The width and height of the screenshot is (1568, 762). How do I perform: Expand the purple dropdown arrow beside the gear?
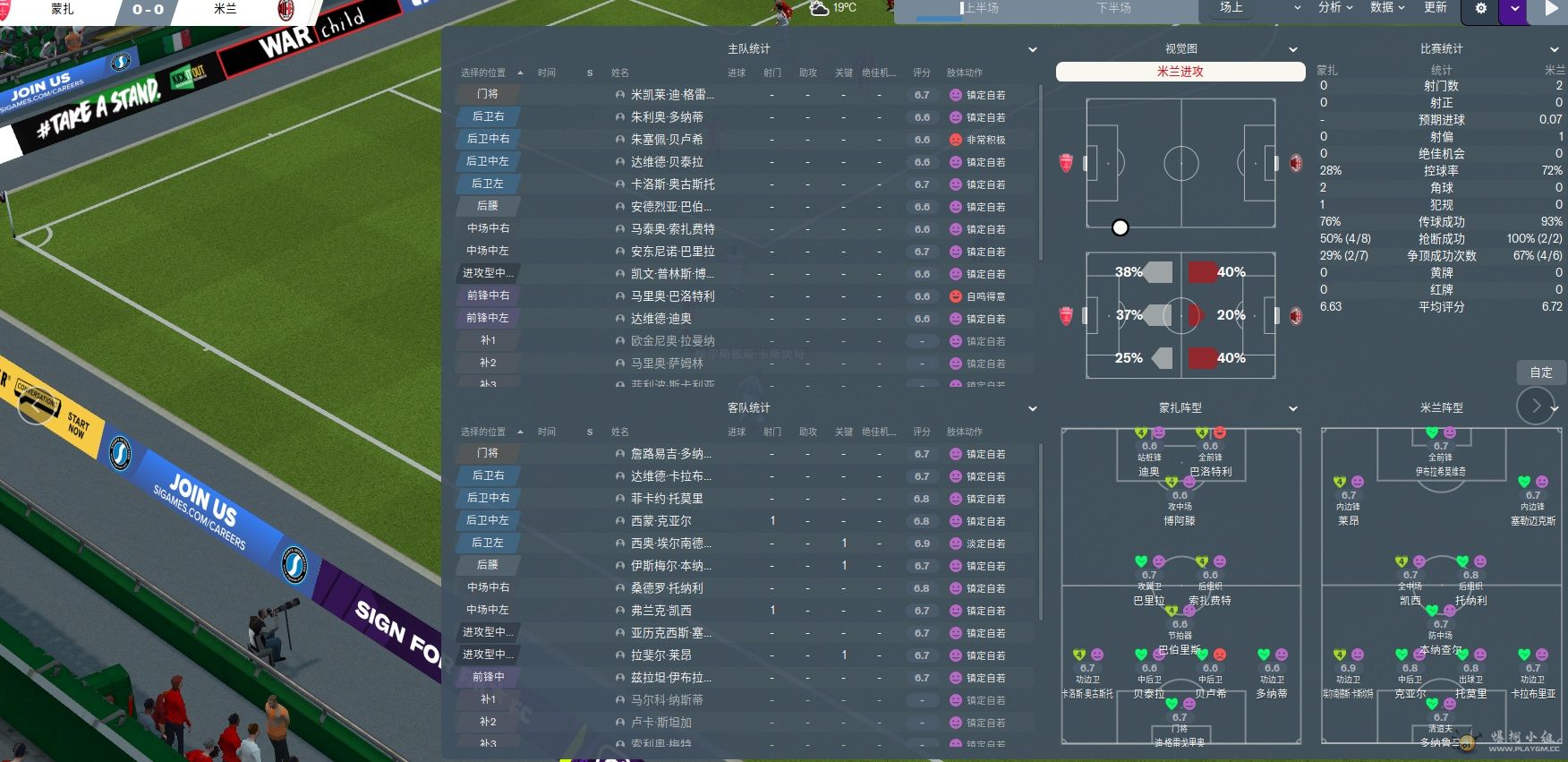(1514, 9)
